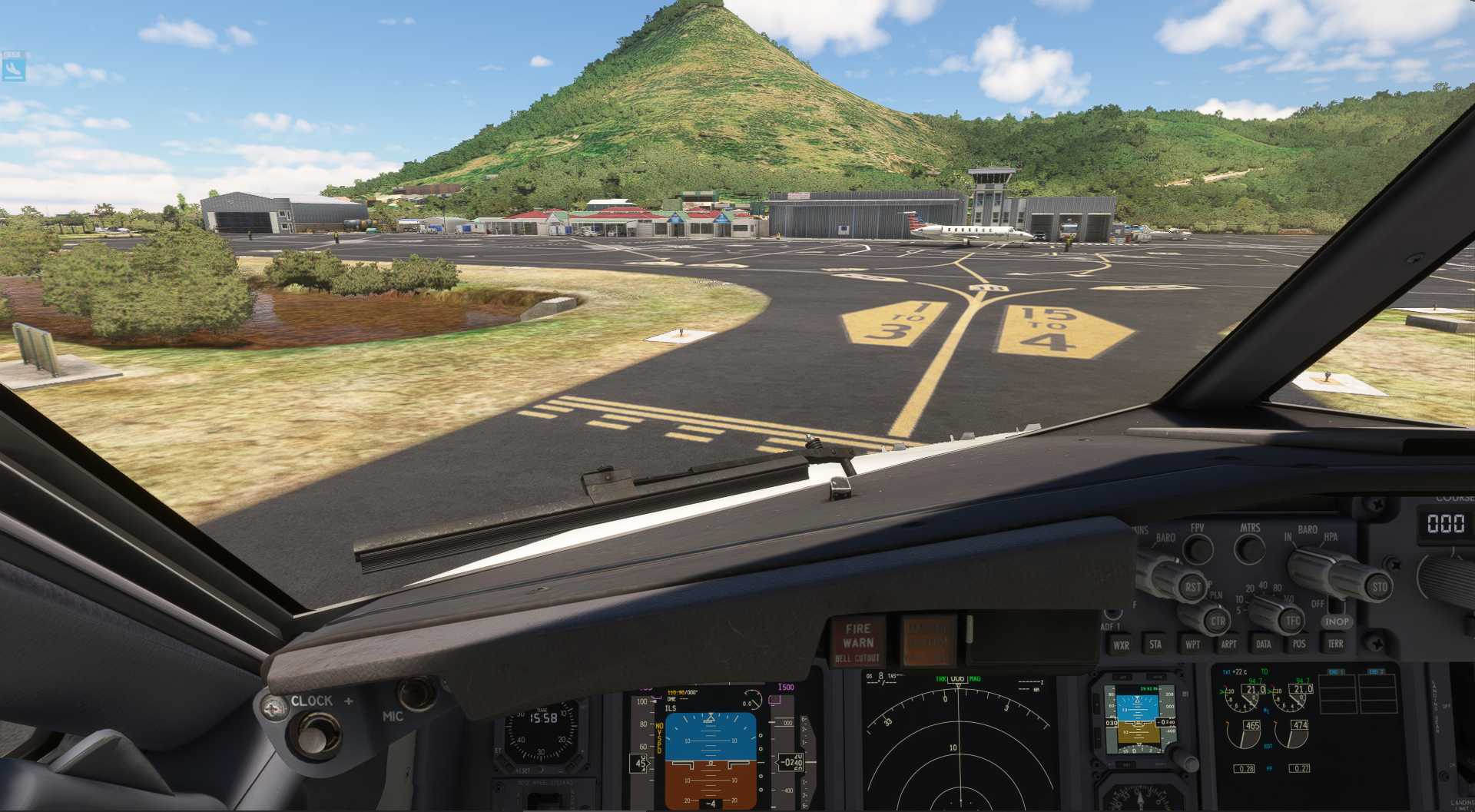Enable STA station symbols
The width and height of the screenshot is (1475, 812).
point(1156,644)
